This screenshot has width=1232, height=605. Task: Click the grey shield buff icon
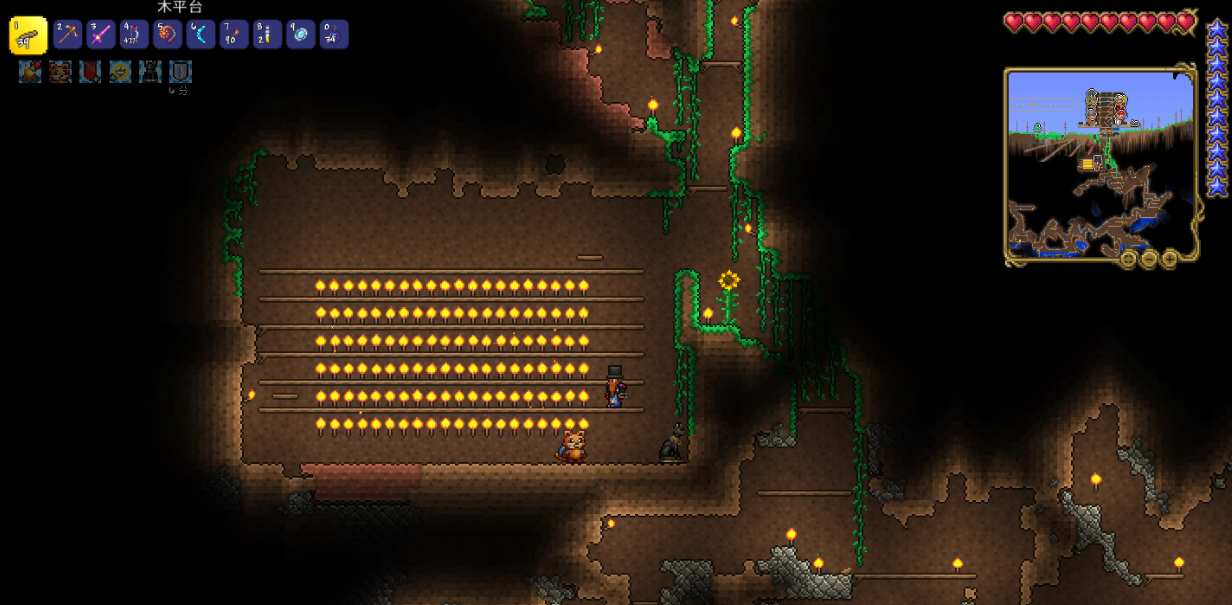(180, 72)
